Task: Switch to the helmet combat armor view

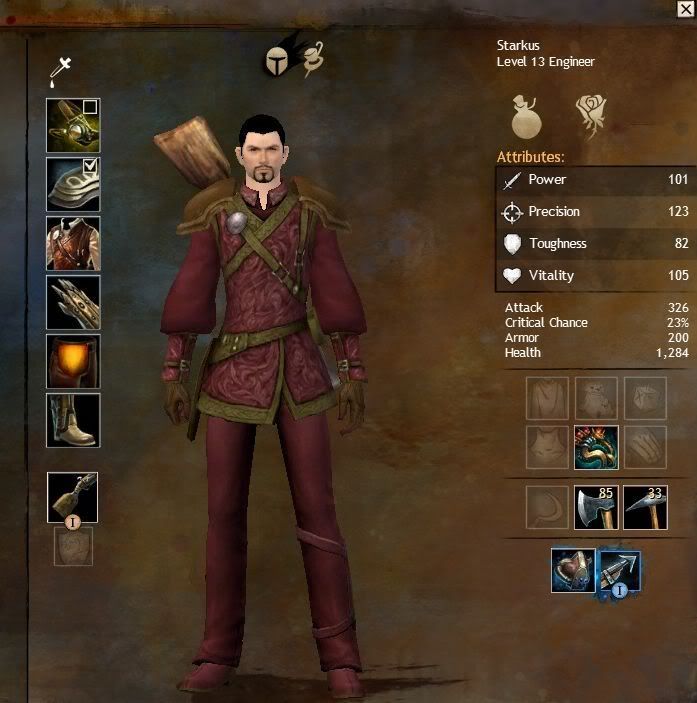Action: tap(276, 62)
